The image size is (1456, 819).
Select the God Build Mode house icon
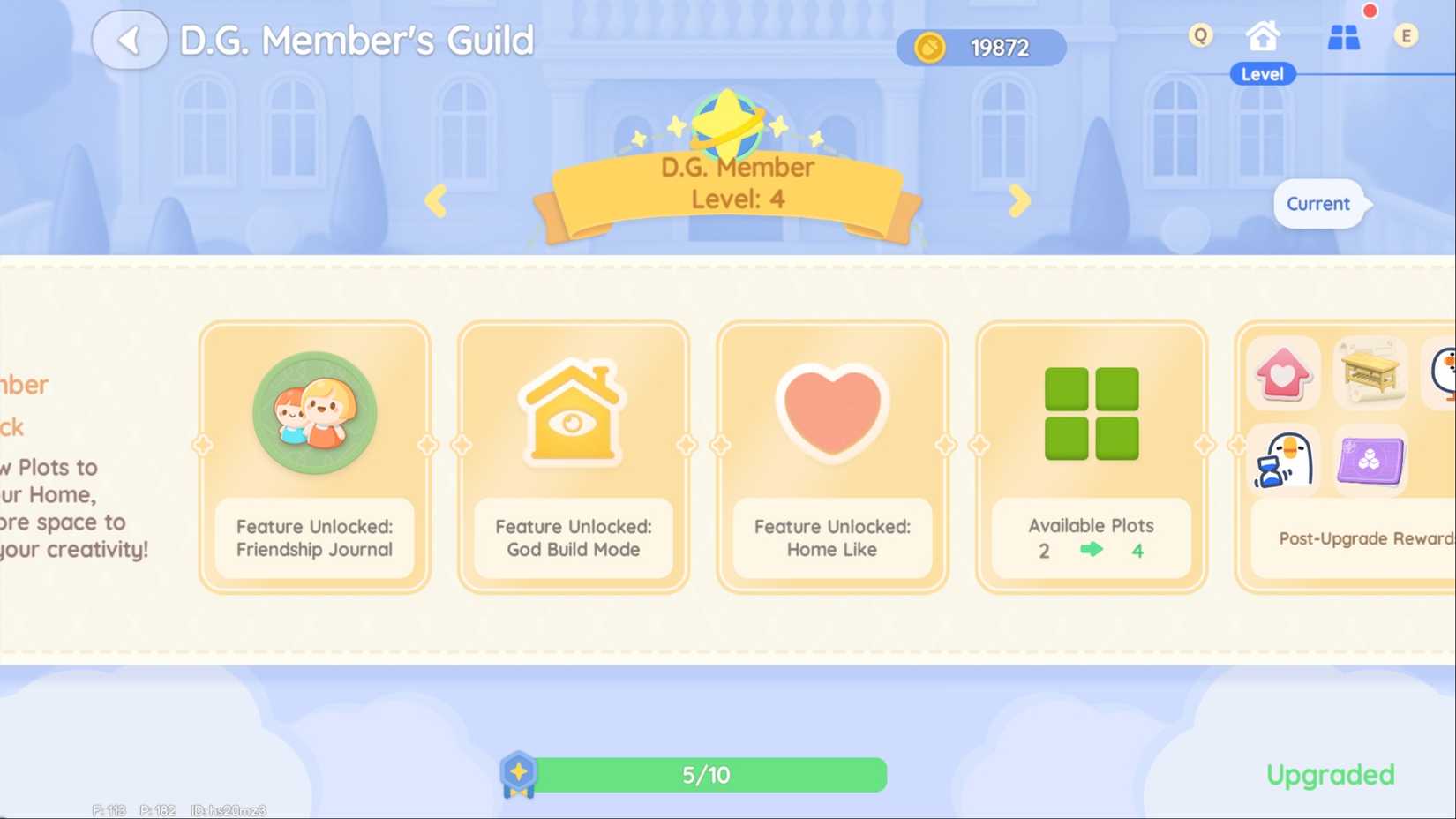point(572,413)
